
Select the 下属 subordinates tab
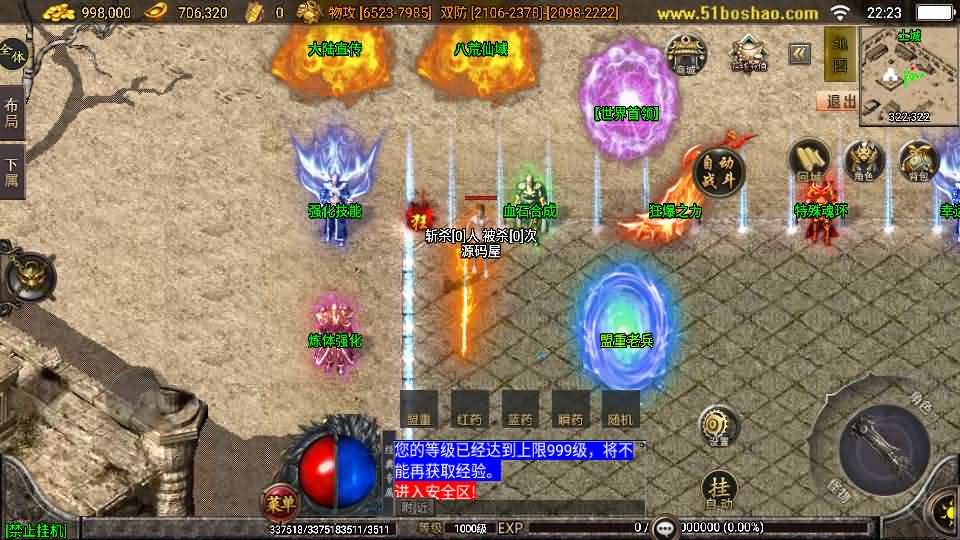click(12, 171)
